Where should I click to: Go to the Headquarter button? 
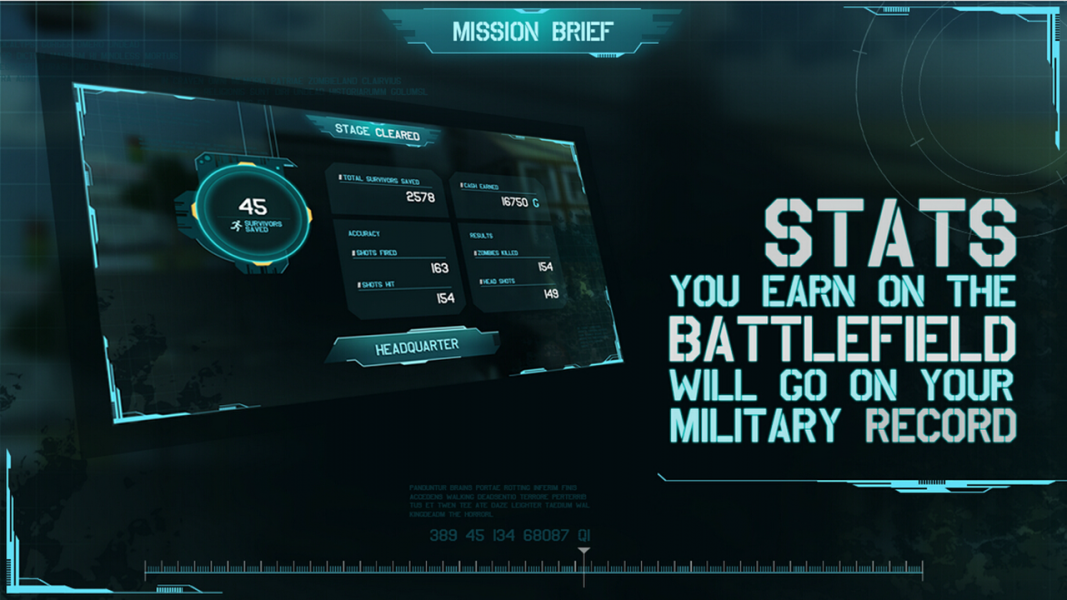coord(416,348)
